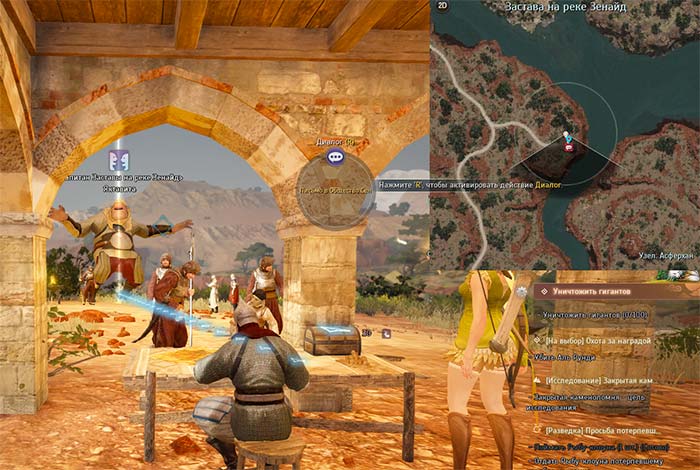Toggle the 2D minimap view button
The height and width of the screenshot is (470, 700).
coord(442,6)
